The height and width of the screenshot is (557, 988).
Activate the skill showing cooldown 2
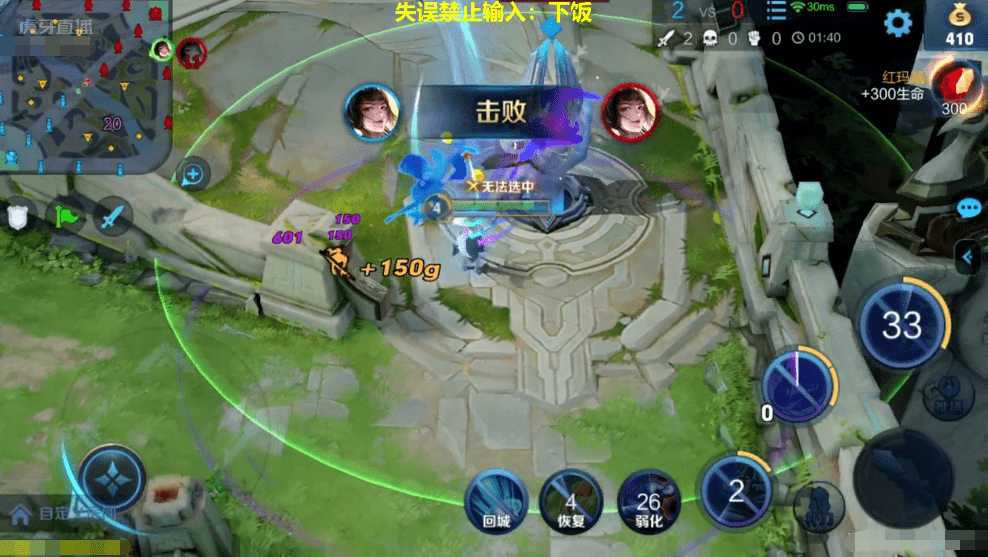[735, 490]
